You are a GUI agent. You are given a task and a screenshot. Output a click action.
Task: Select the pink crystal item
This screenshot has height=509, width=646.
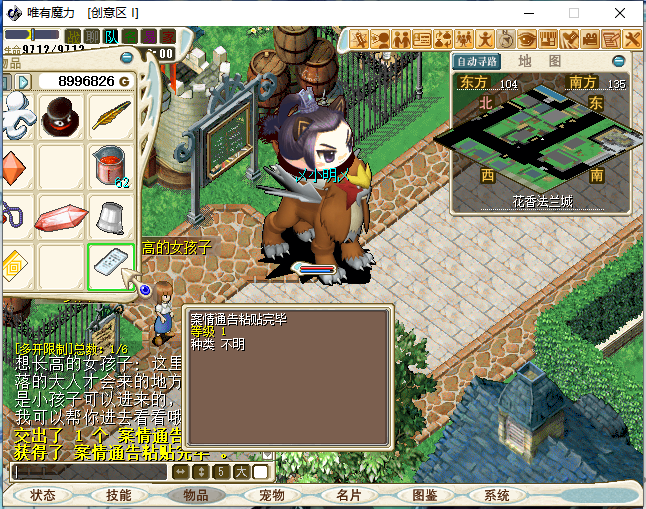60,216
